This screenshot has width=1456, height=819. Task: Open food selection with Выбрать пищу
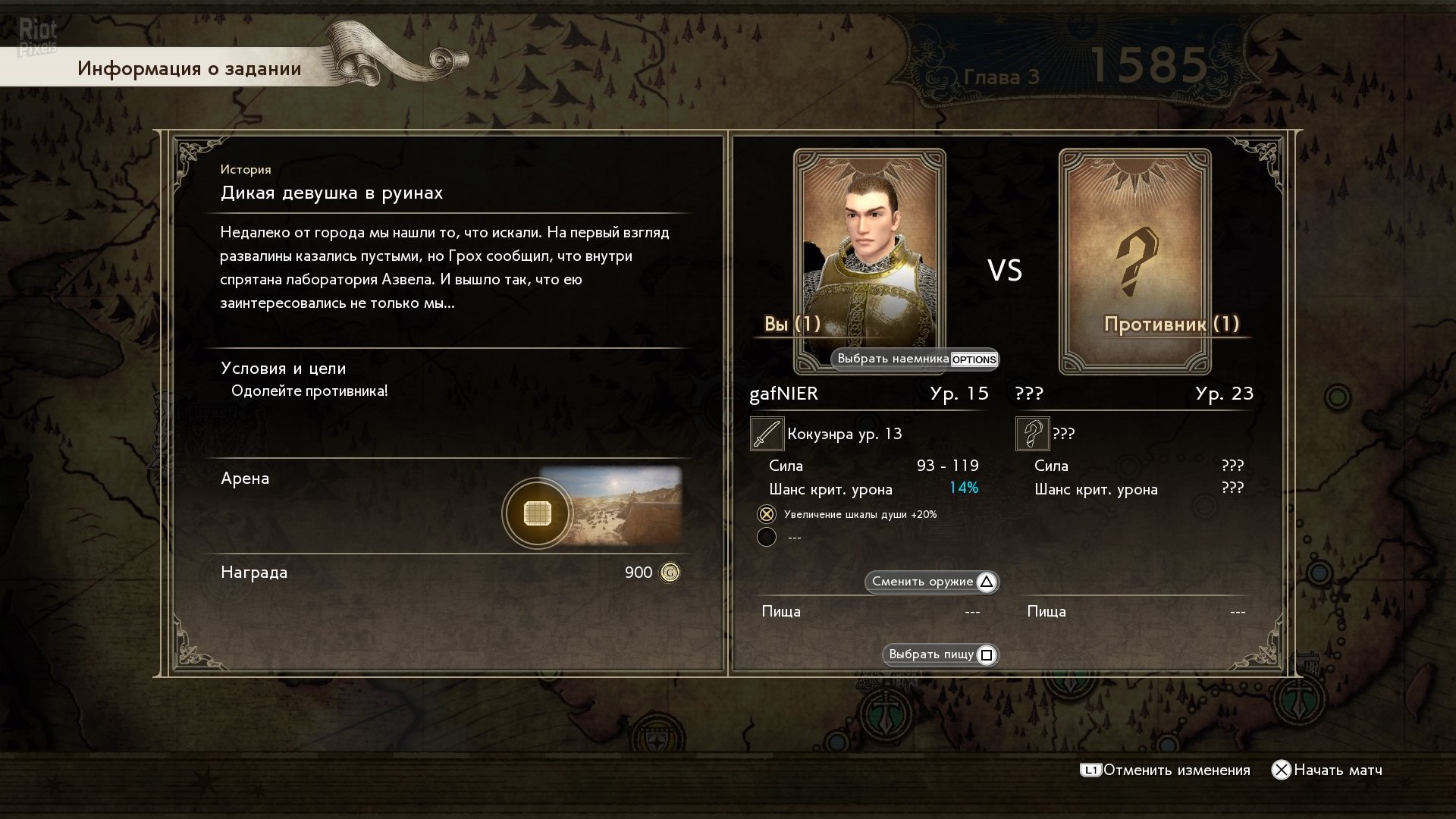pyautogui.click(x=940, y=654)
